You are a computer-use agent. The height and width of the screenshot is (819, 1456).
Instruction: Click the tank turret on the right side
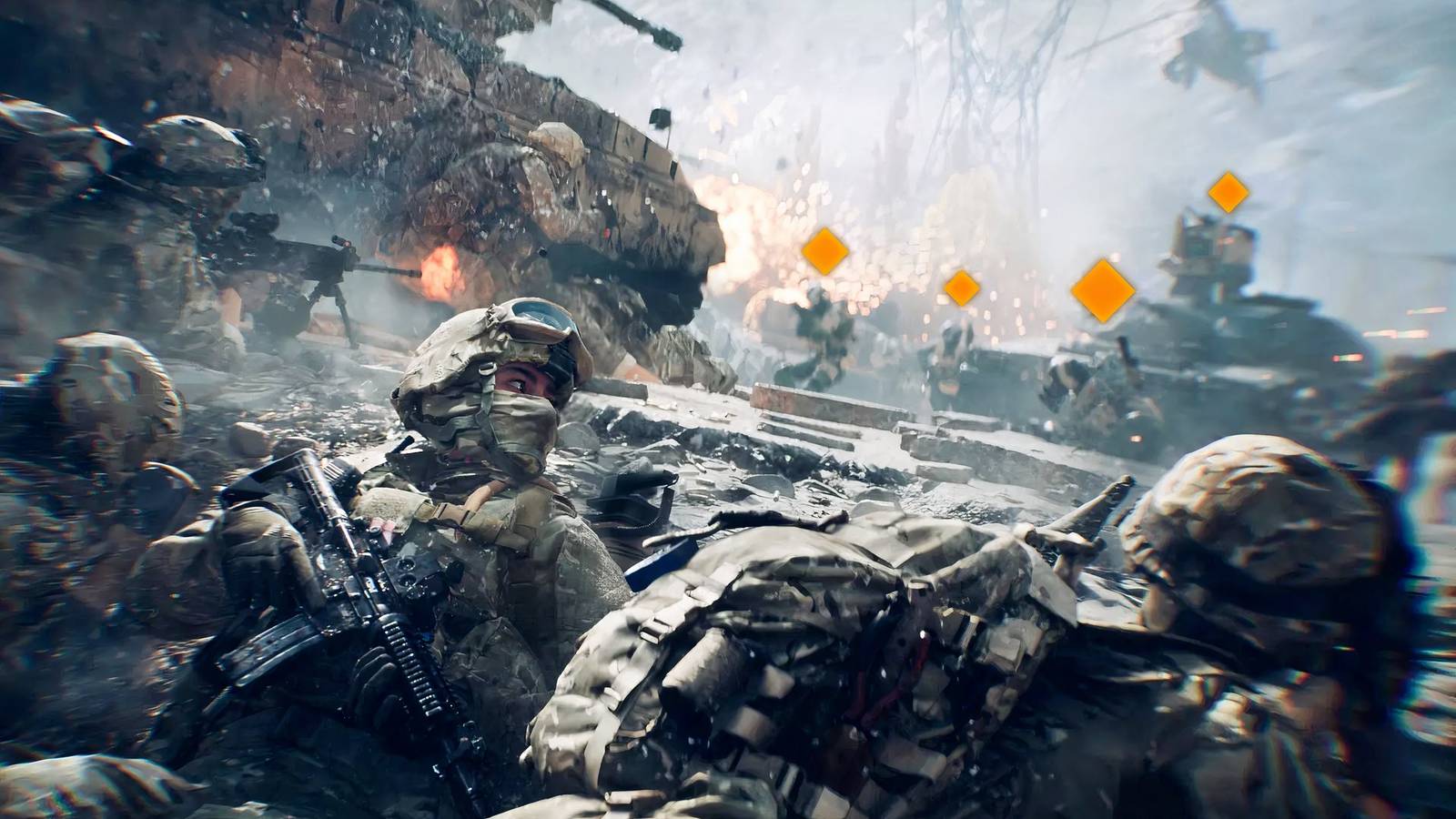point(1210,255)
